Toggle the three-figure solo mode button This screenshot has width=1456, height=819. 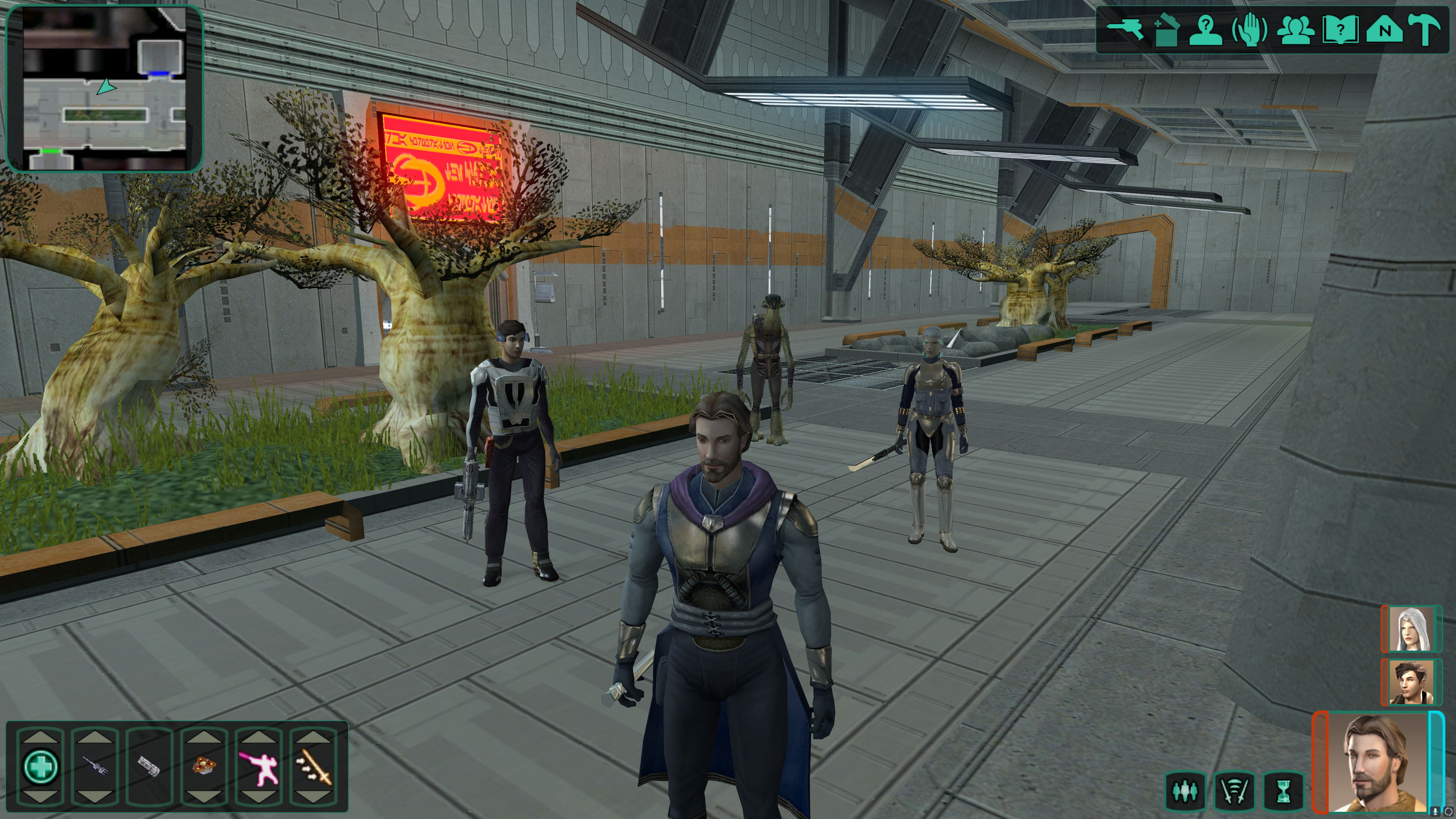[x=1185, y=791]
